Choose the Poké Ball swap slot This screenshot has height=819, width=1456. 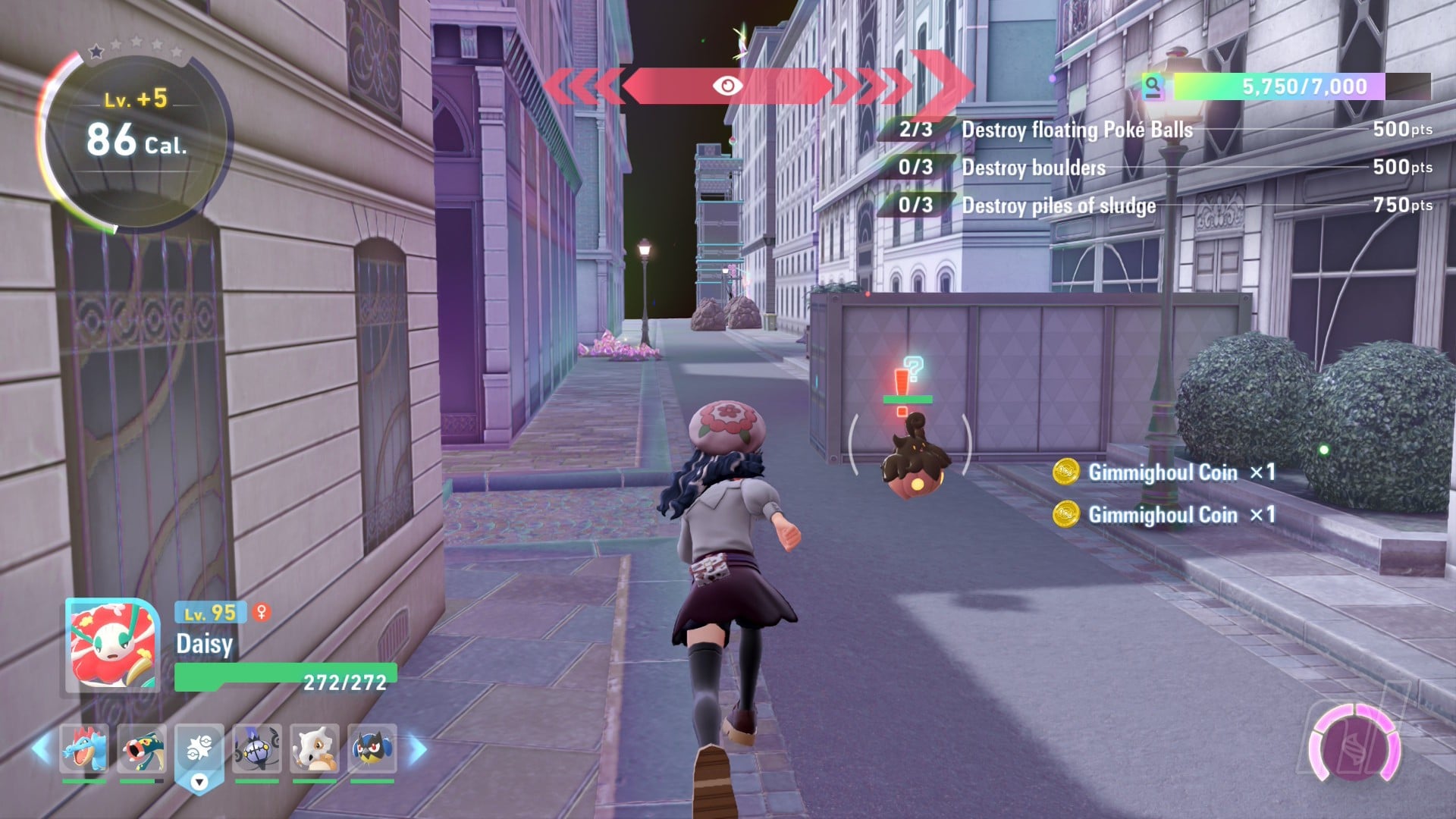click(x=199, y=751)
